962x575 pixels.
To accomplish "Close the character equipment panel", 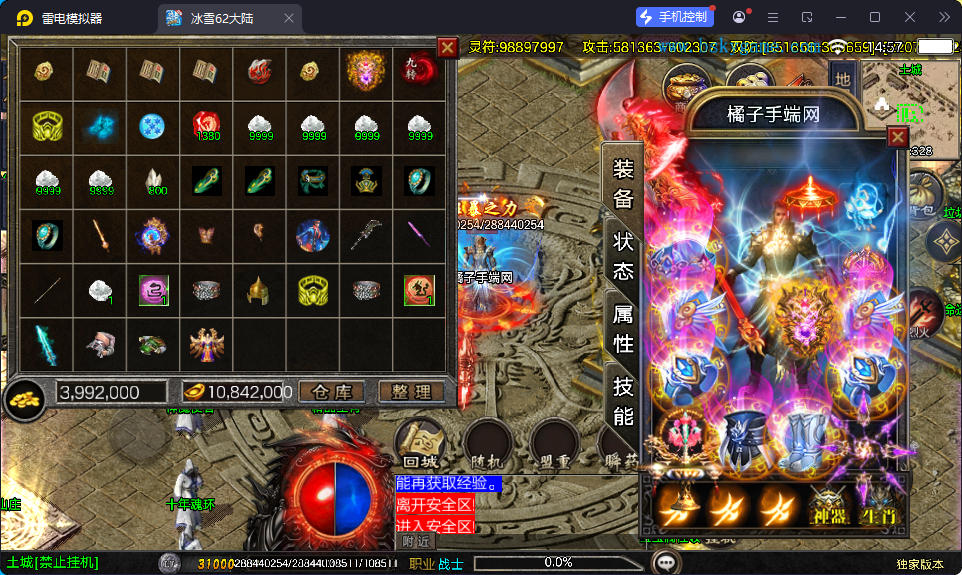I will point(898,137).
